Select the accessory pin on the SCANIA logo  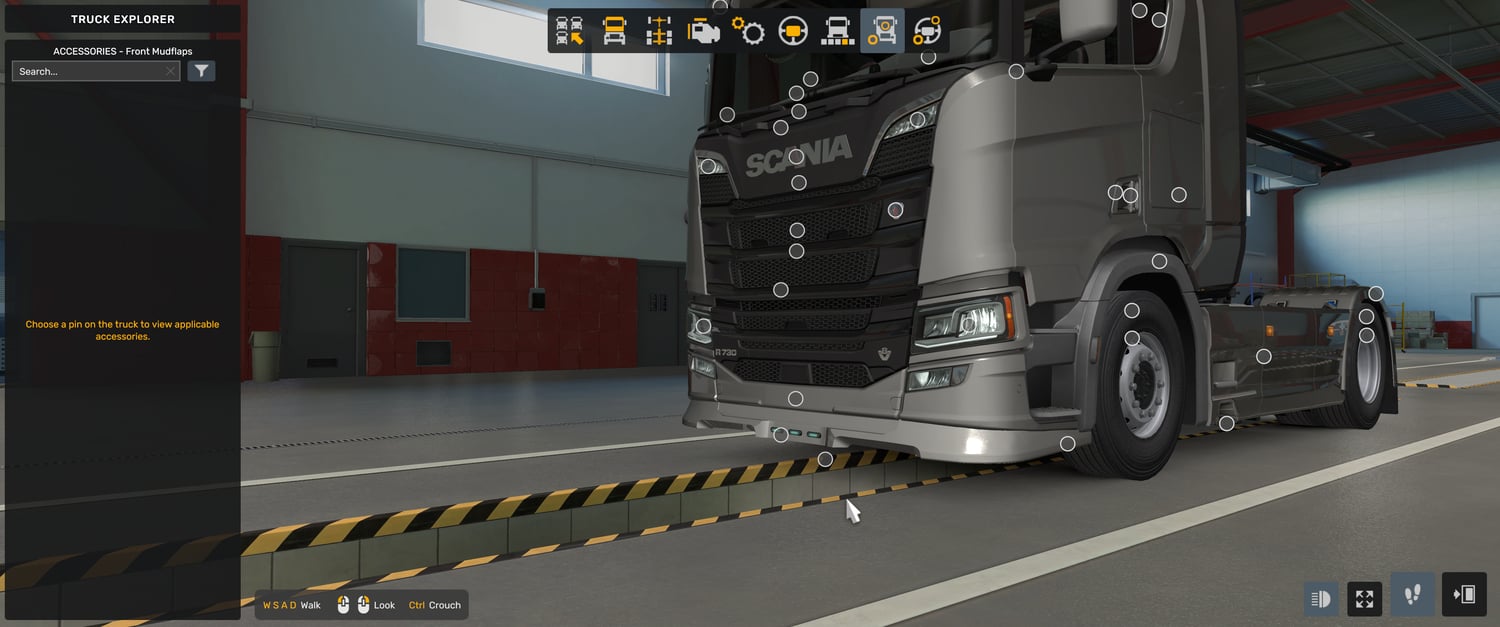796,156
